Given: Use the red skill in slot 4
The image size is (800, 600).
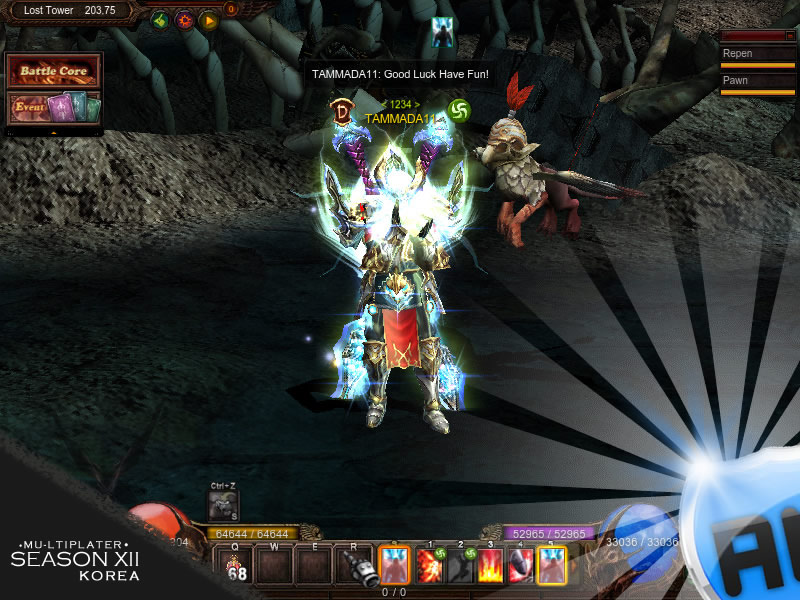Looking at the screenshot, I should click(521, 566).
